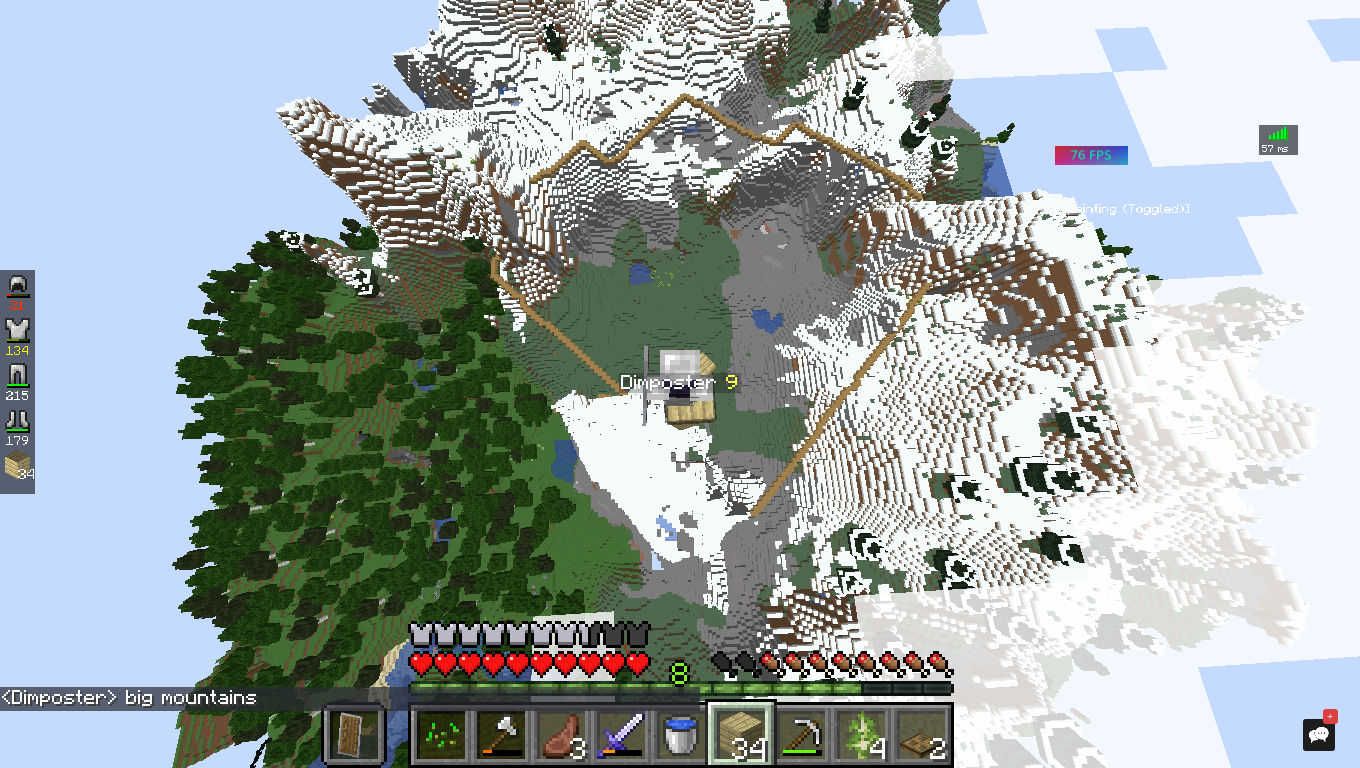Image resolution: width=1360 pixels, height=768 pixels.
Task: Open the chat bubble overlay button
Action: coord(1319,734)
